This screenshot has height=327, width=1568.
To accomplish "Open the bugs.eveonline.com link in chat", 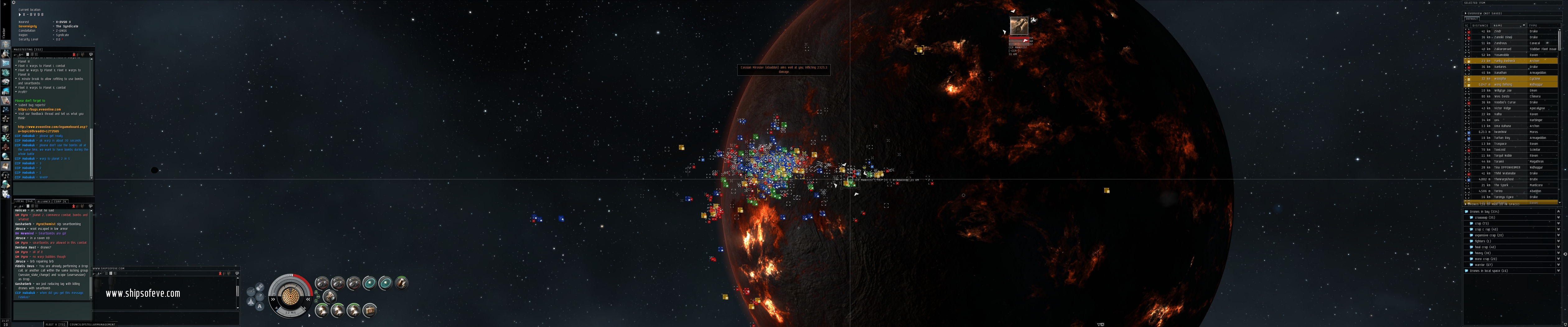I will (x=40, y=110).
